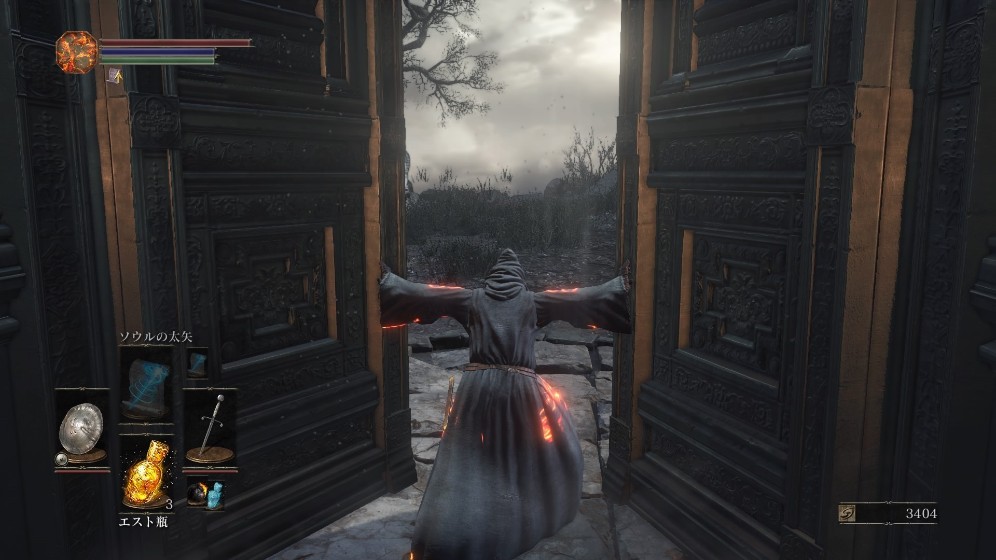Viewport: 996px width, 560px height.
Task: Select the small next-spell scroll icon
Action: 196,362
